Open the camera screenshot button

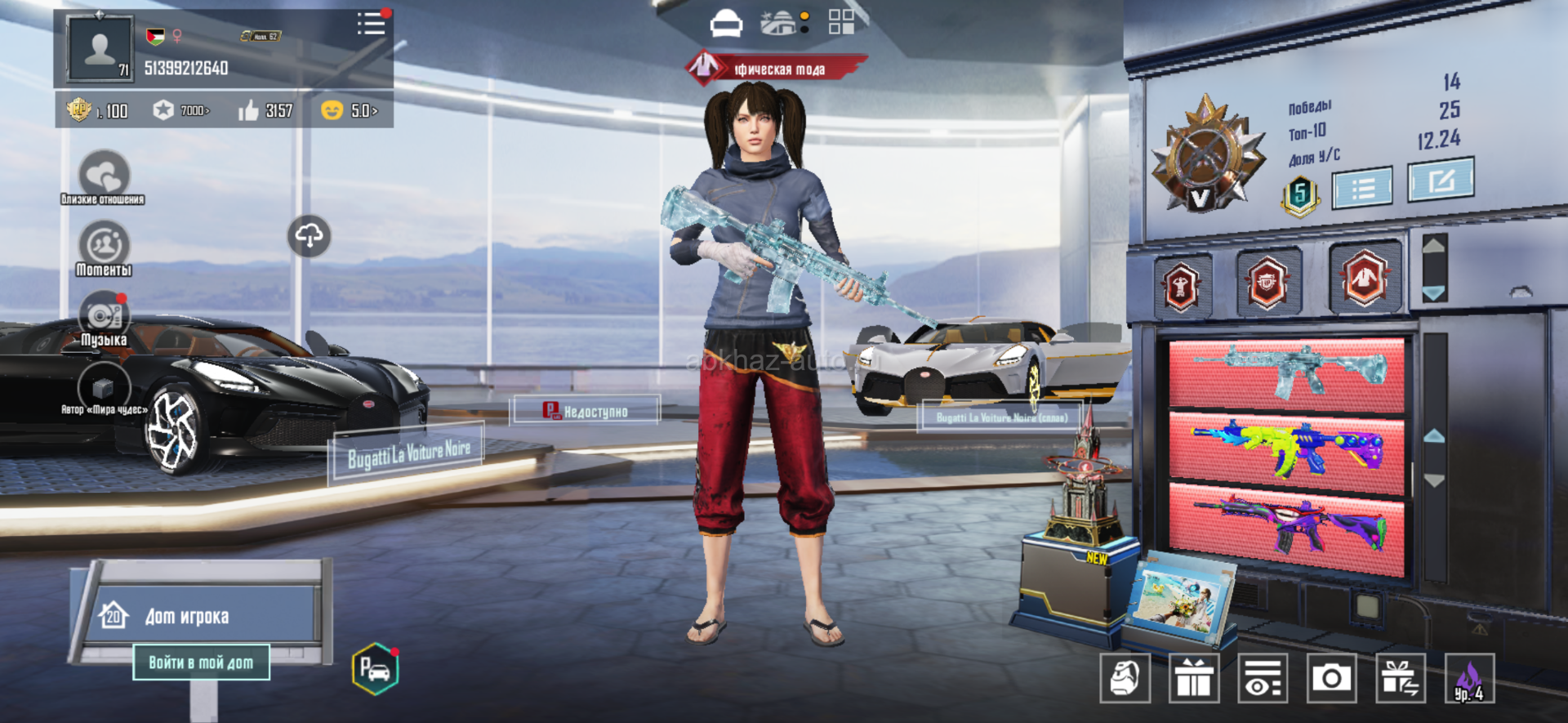pyautogui.click(x=1331, y=678)
